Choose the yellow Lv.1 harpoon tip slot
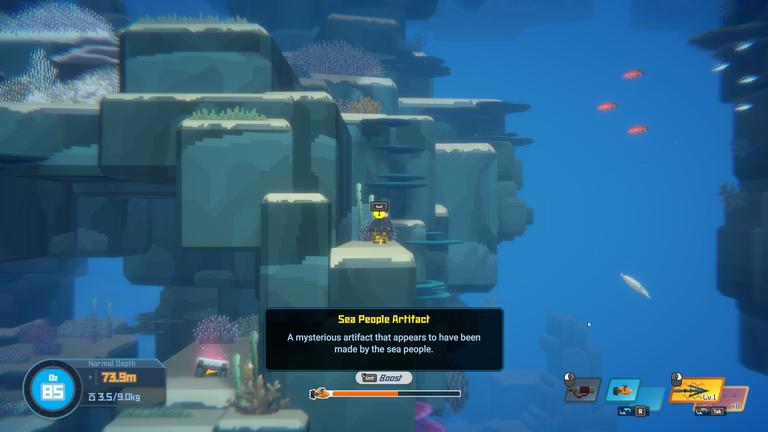768x432 pixels. (696, 390)
